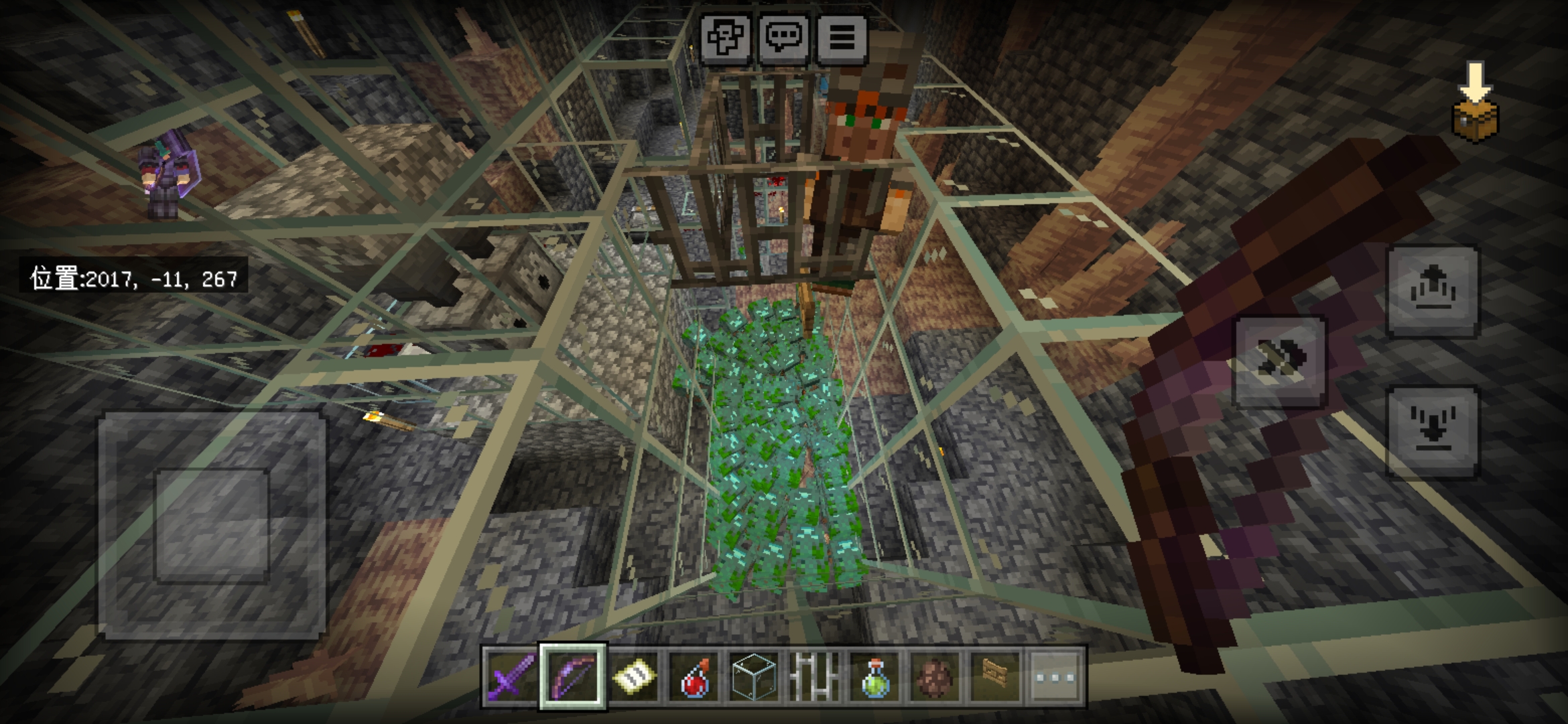1568x724 pixels.
Task: Select the paper item in hotbar
Action: (633, 676)
